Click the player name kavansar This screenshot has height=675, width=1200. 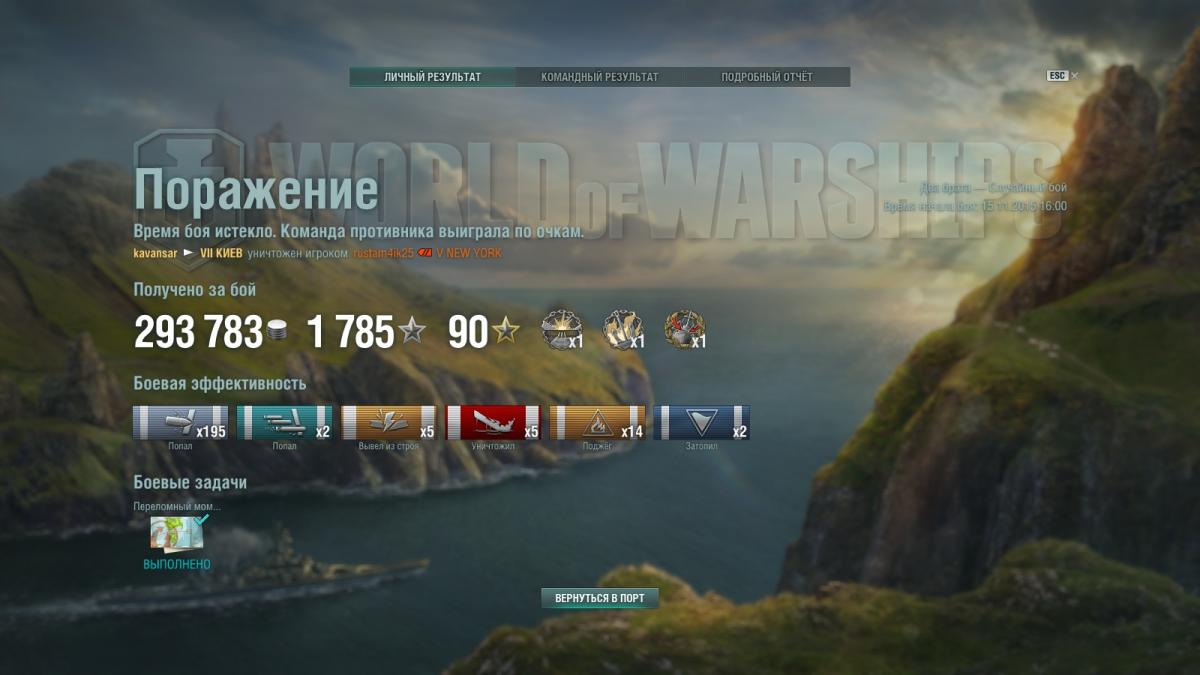[x=155, y=254]
